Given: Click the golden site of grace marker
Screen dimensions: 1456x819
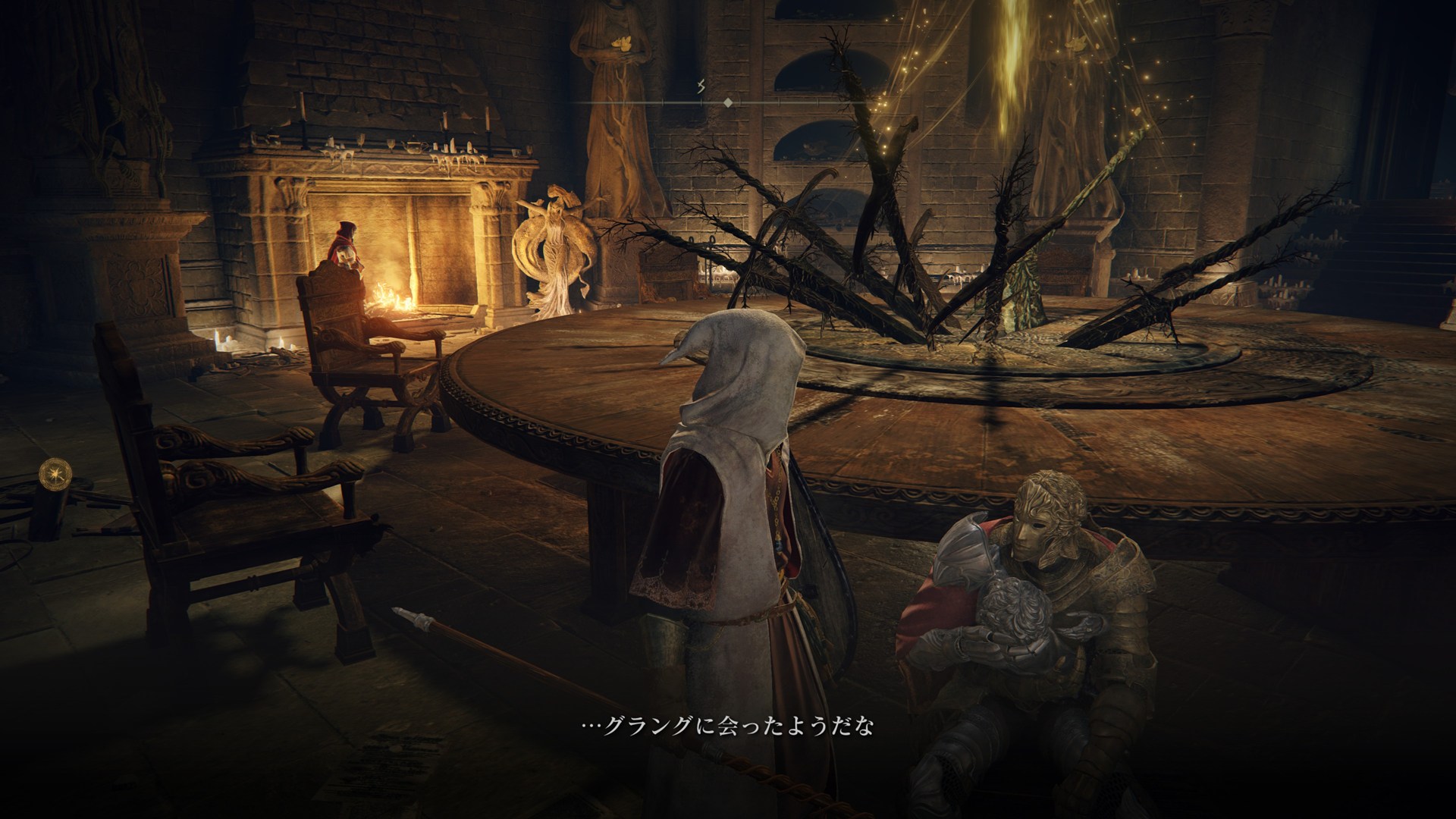Looking at the screenshot, I should coord(55,473).
